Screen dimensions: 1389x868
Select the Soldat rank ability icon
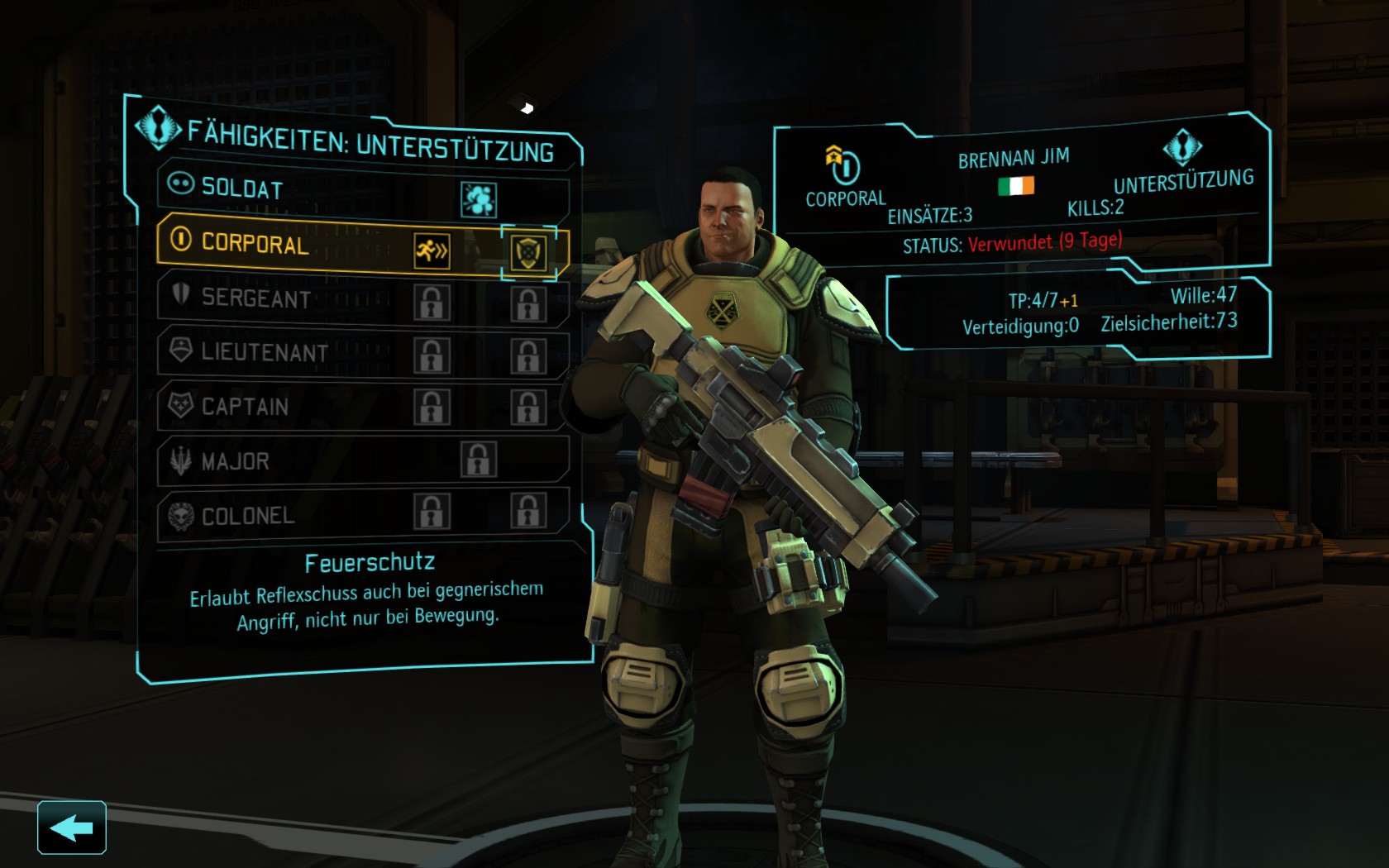tap(478, 199)
